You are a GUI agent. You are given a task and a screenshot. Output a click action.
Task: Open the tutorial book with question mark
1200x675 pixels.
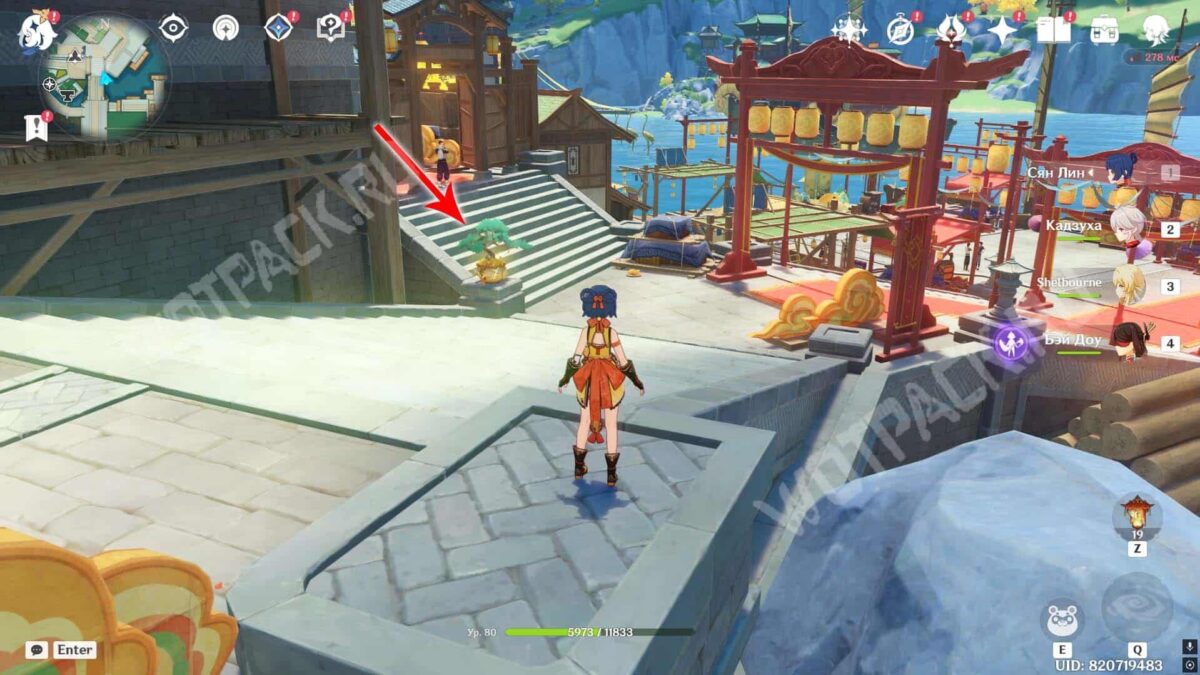click(330, 28)
